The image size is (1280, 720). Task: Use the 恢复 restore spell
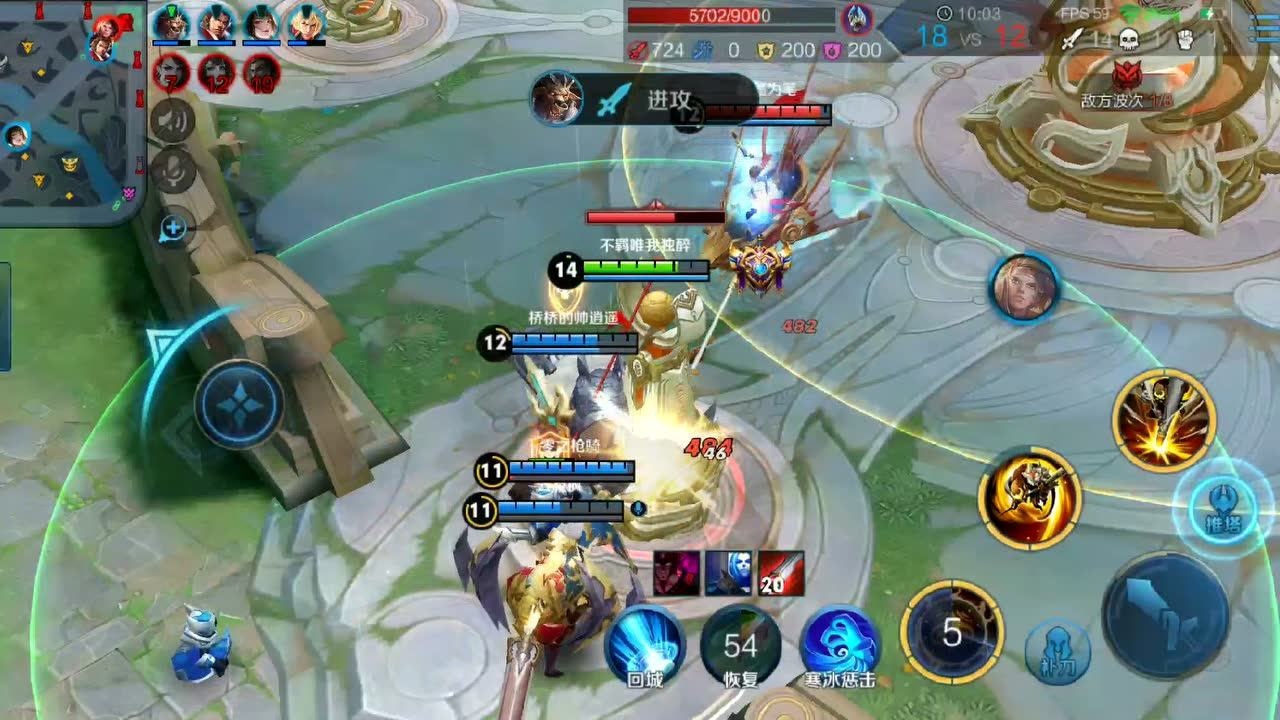coord(741,645)
